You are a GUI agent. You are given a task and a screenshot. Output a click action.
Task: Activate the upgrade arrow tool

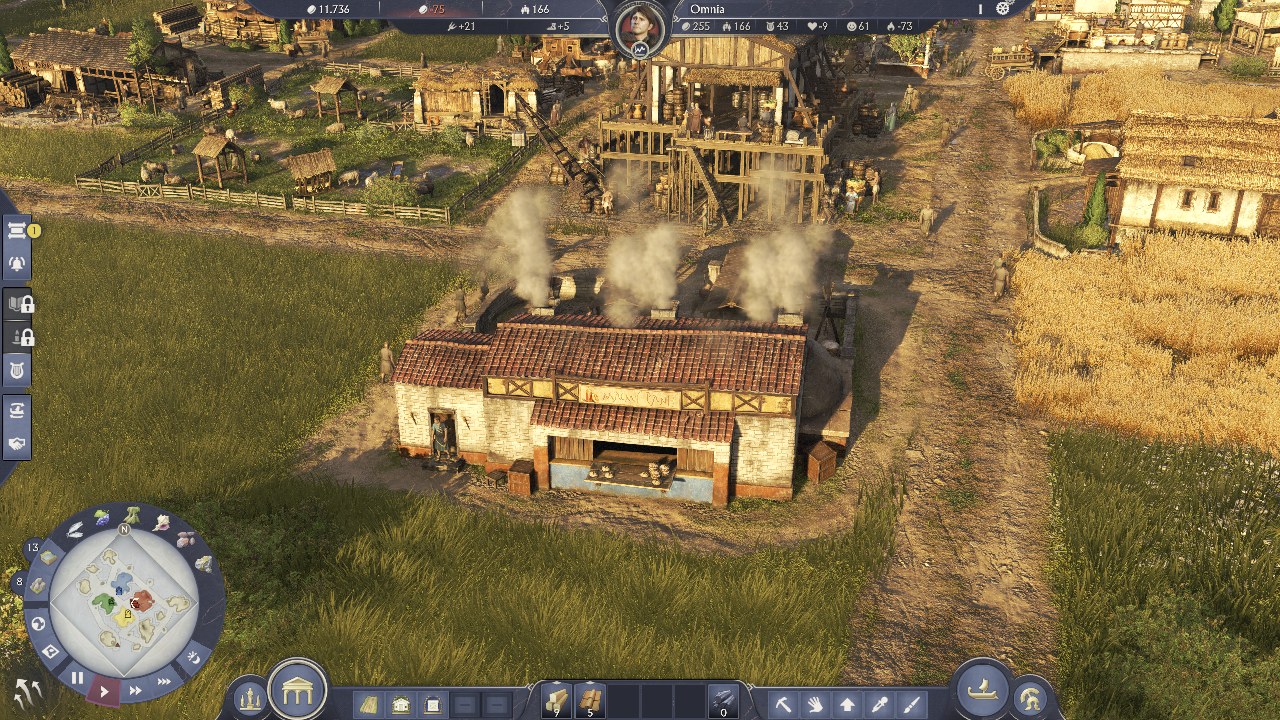click(x=847, y=704)
